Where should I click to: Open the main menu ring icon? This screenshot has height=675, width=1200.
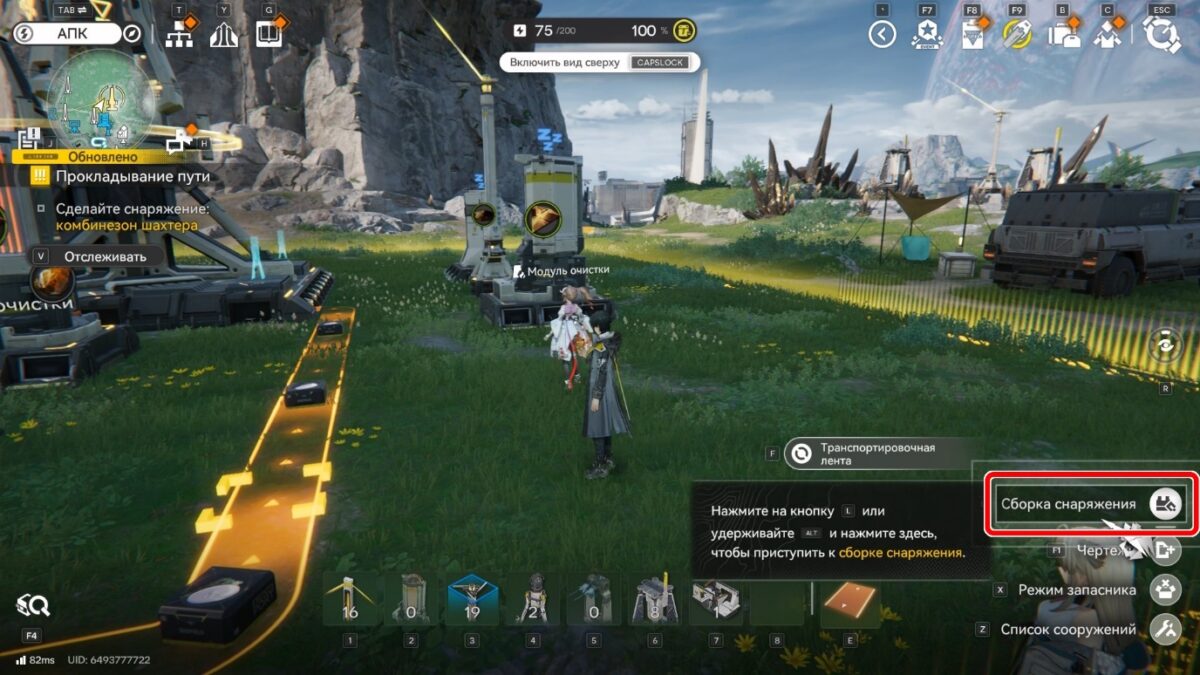pyautogui.click(x=1162, y=35)
